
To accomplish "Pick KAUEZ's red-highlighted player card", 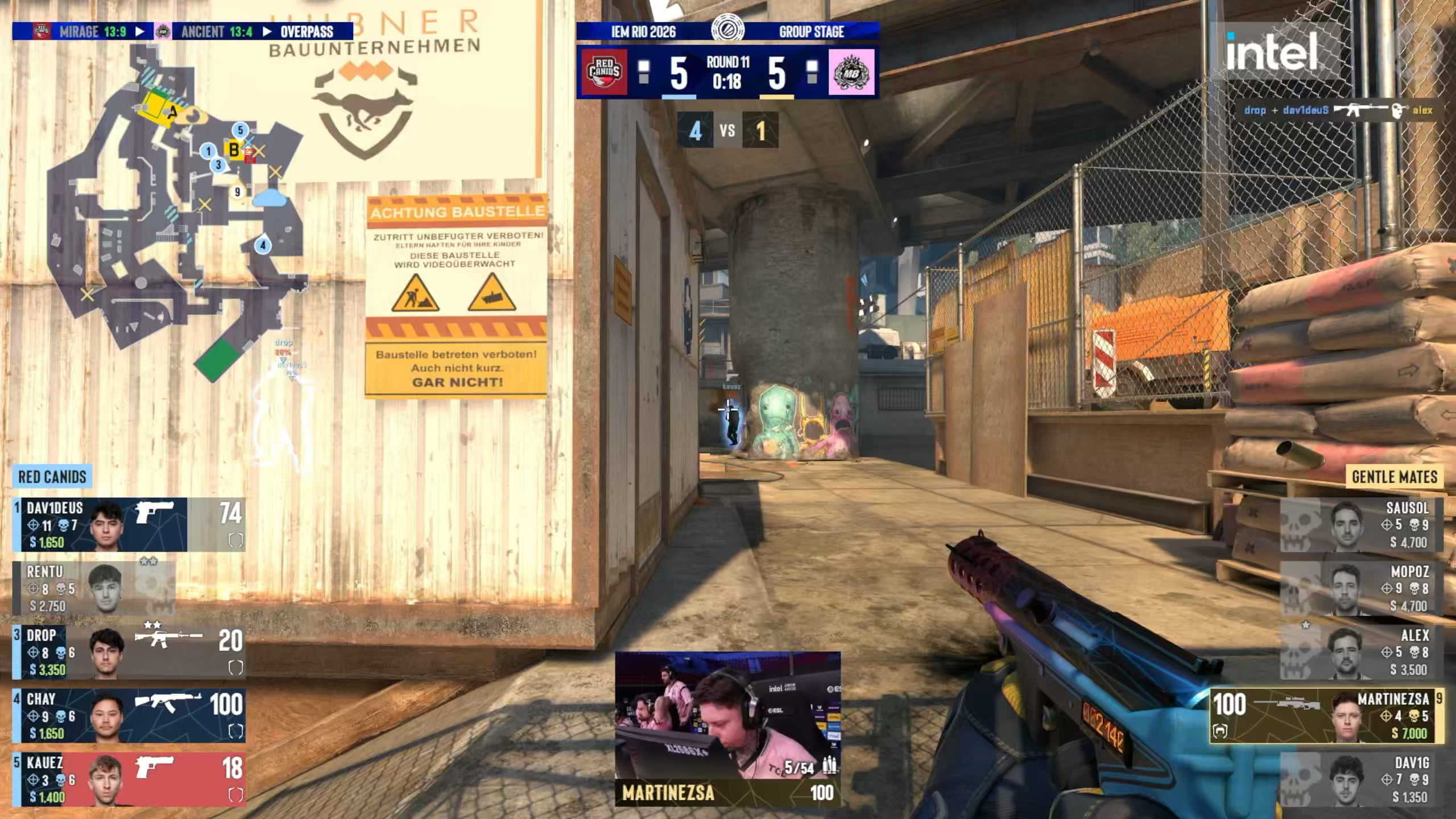I will (129, 779).
